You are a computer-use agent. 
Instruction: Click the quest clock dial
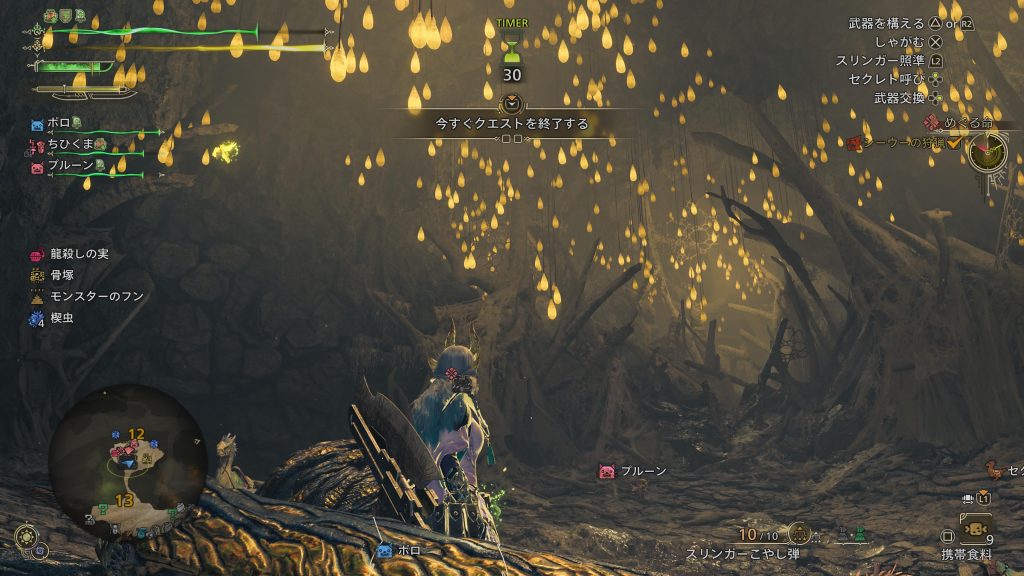pos(986,152)
